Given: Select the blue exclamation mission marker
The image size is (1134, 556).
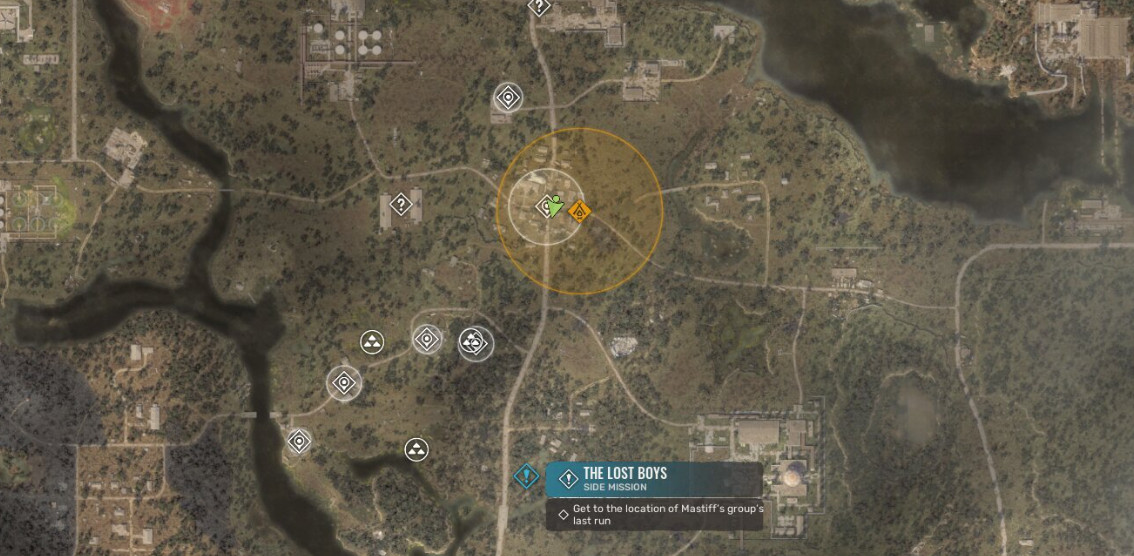Looking at the screenshot, I should 526,476.
